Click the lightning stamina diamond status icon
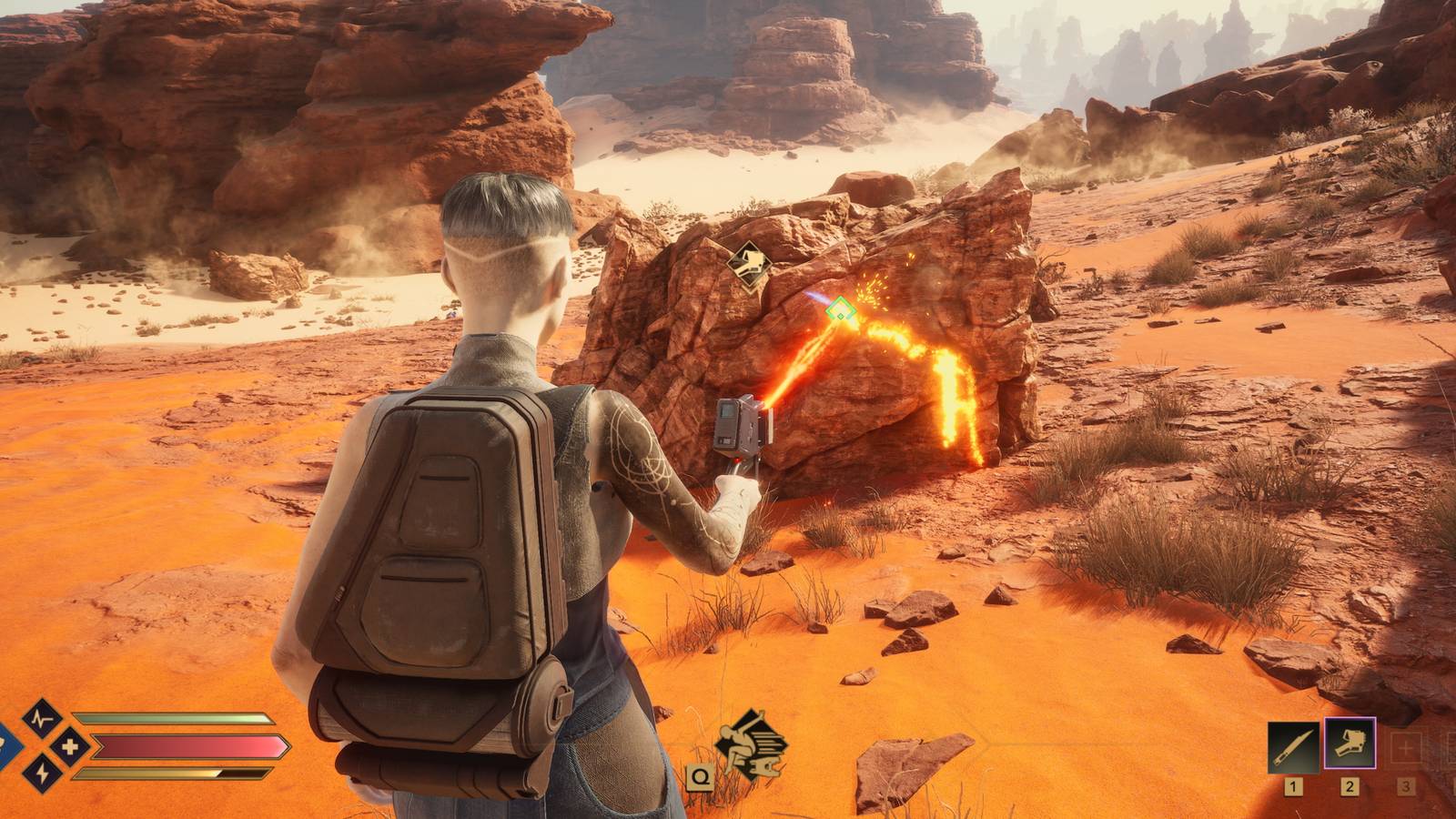The height and width of the screenshot is (819, 1456). (44, 773)
